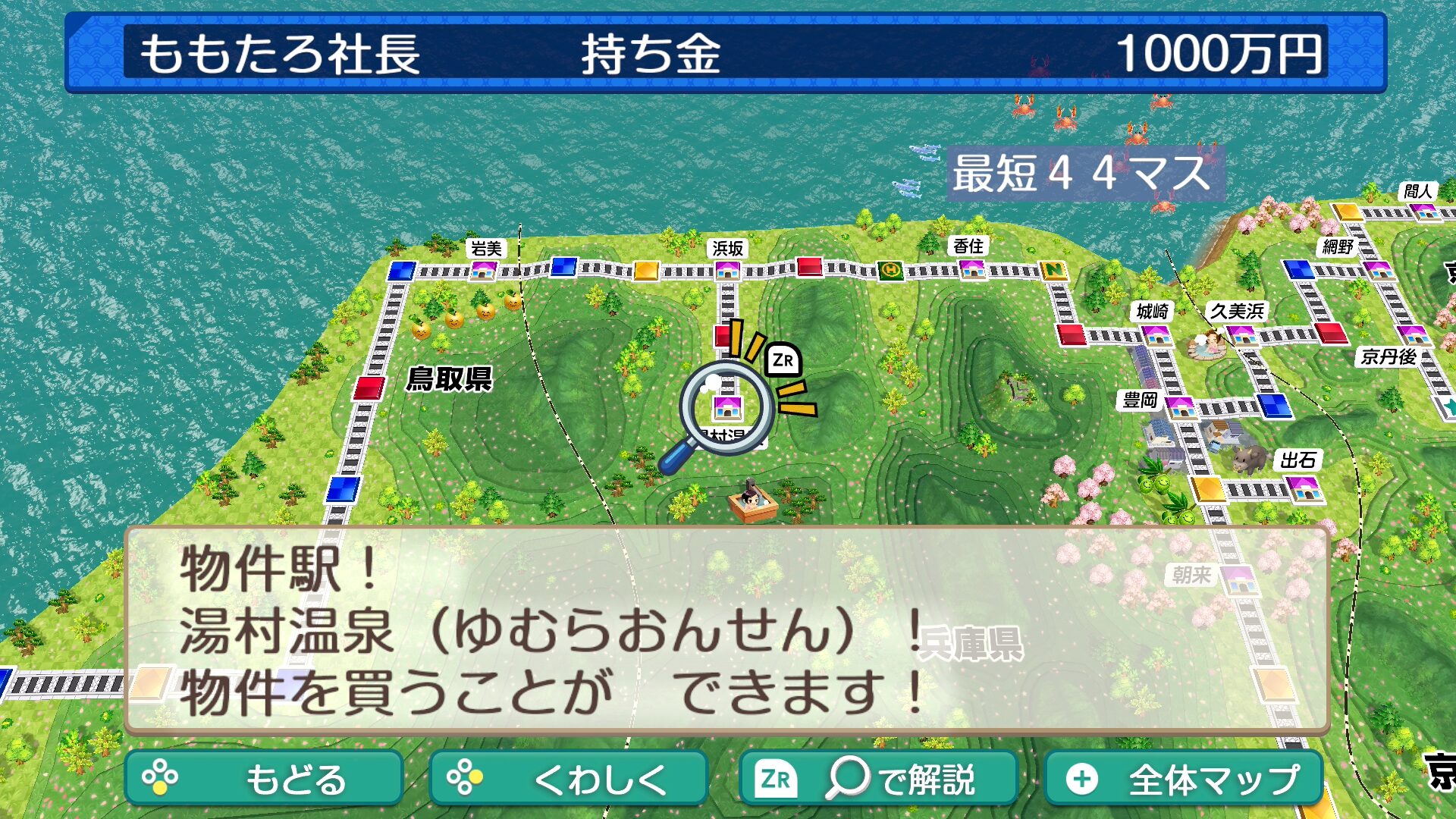Choose the 豊岡 station tile
1456x819 pixels.
(1180, 407)
